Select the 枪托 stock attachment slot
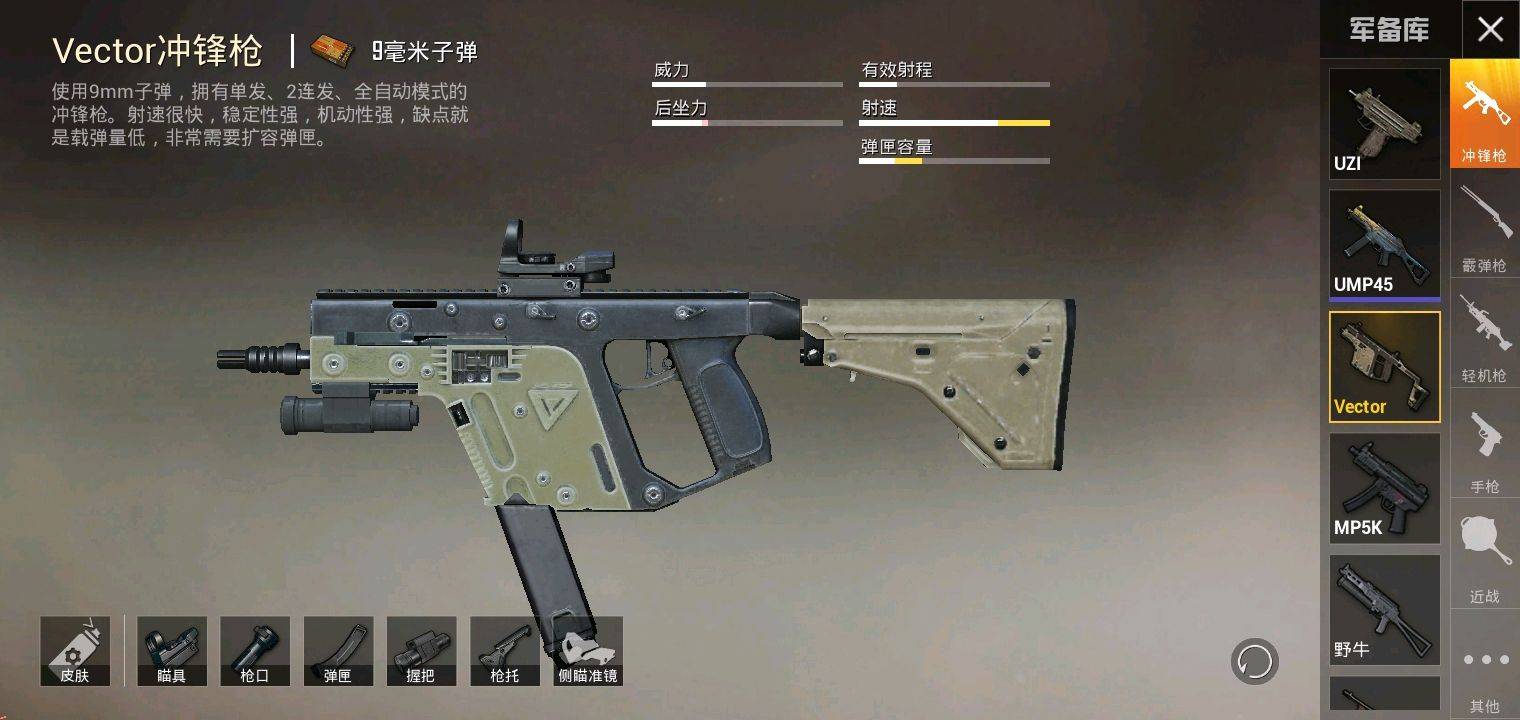This screenshot has height=720, width=1520. coord(504,650)
